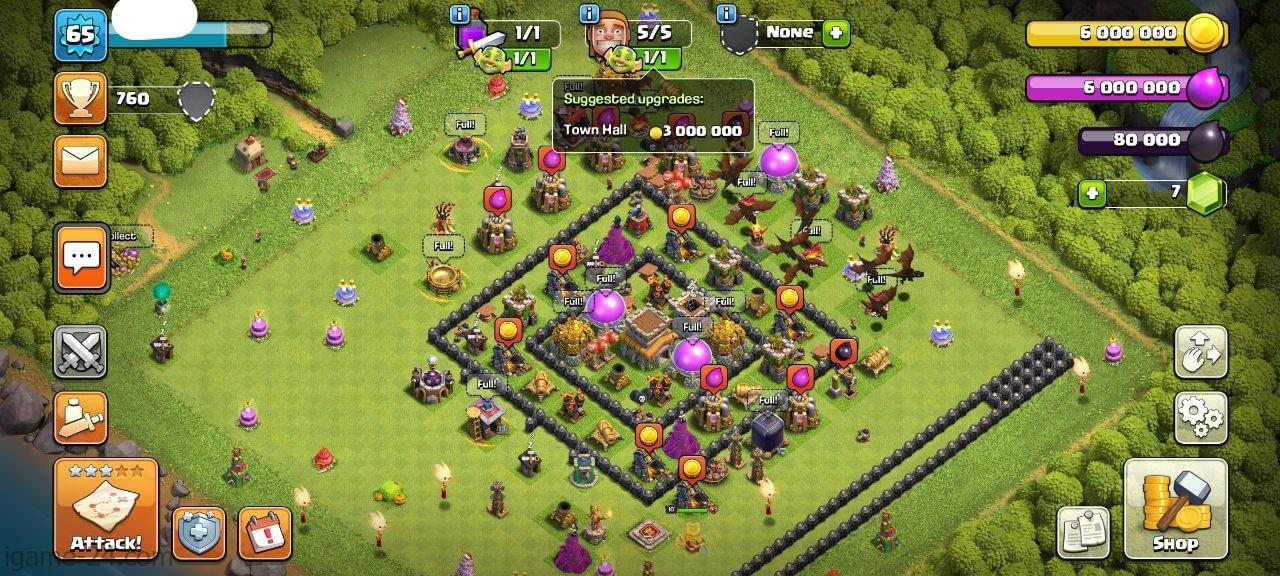The height and width of the screenshot is (576, 1280).
Task: Open the notes clipboard button
Action: coord(1083,532)
